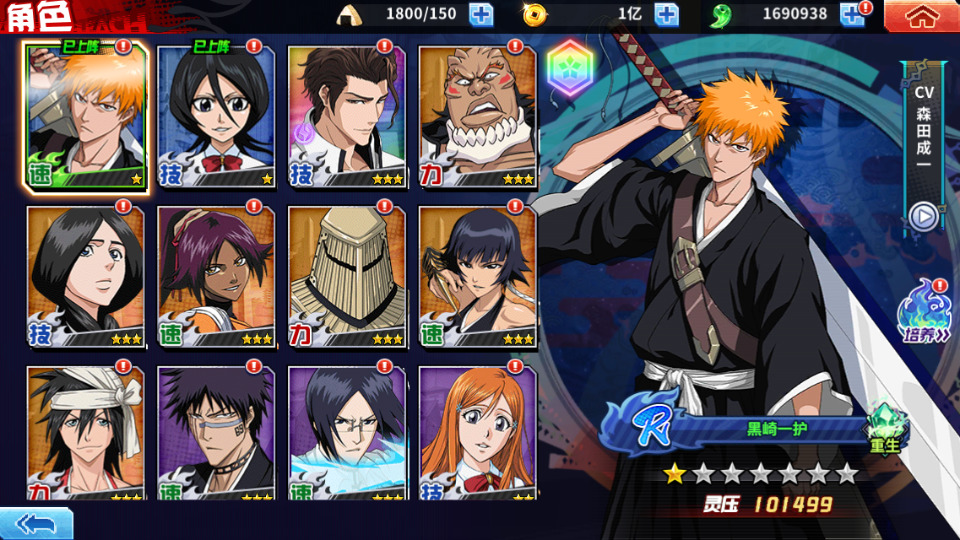Open the 重生 rebirth crystal

[x=884, y=428]
